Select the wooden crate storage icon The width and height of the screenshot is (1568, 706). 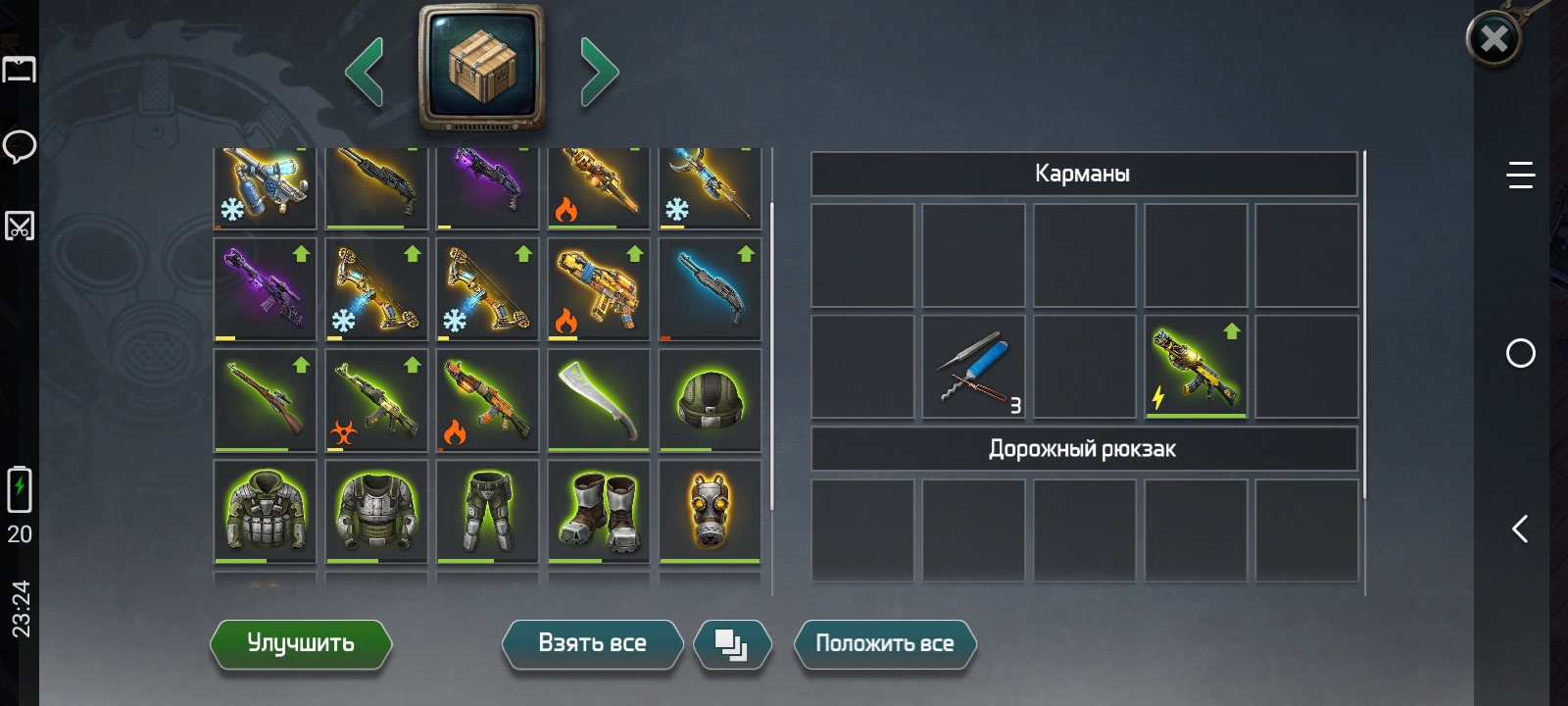[x=481, y=67]
